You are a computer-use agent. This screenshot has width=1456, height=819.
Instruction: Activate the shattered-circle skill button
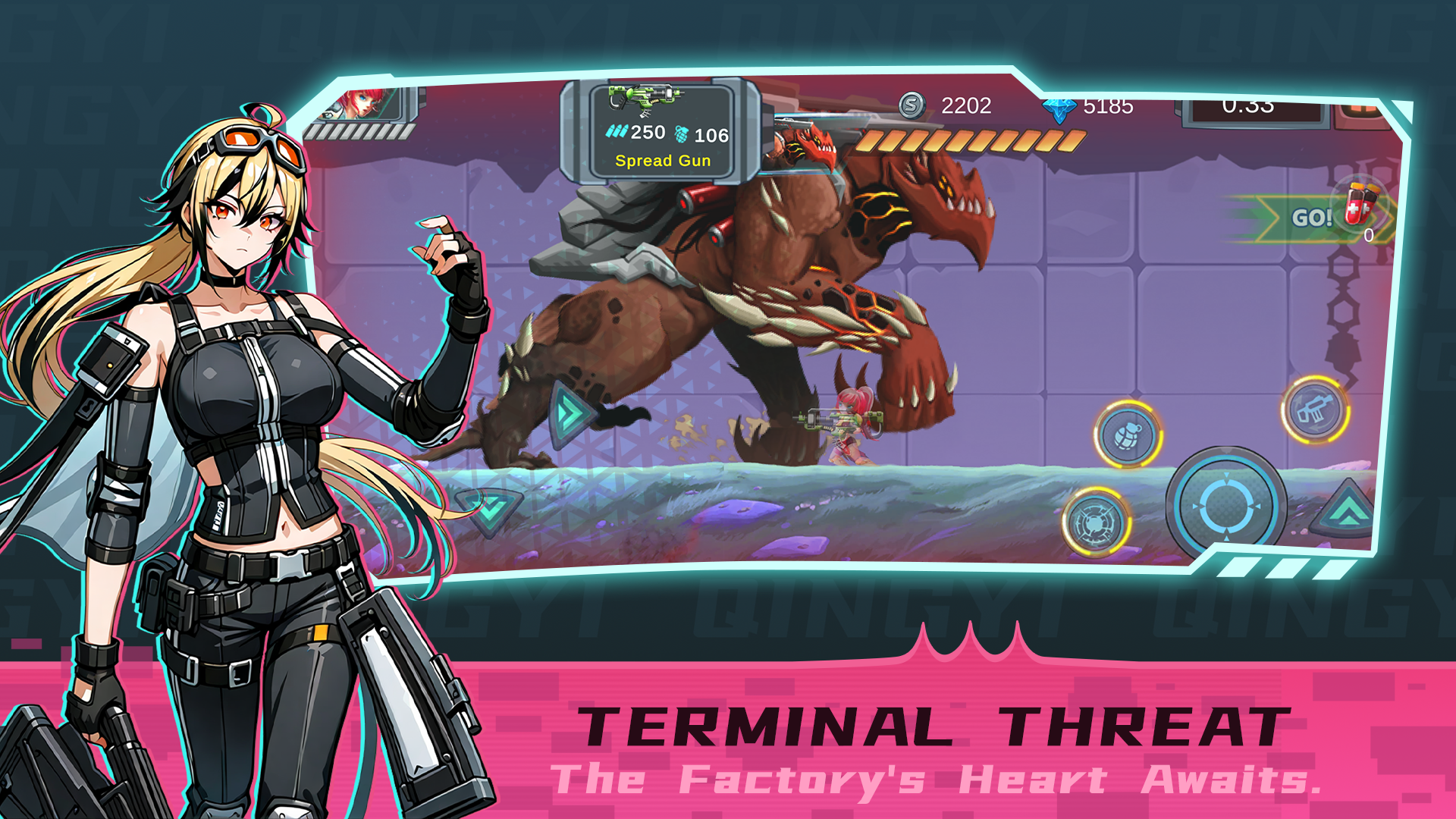1095,522
